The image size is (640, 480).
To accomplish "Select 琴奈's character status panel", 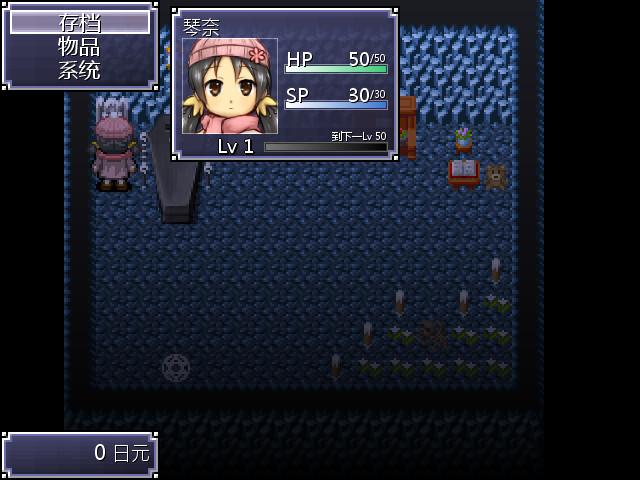I will pyautogui.click(x=285, y=84).
